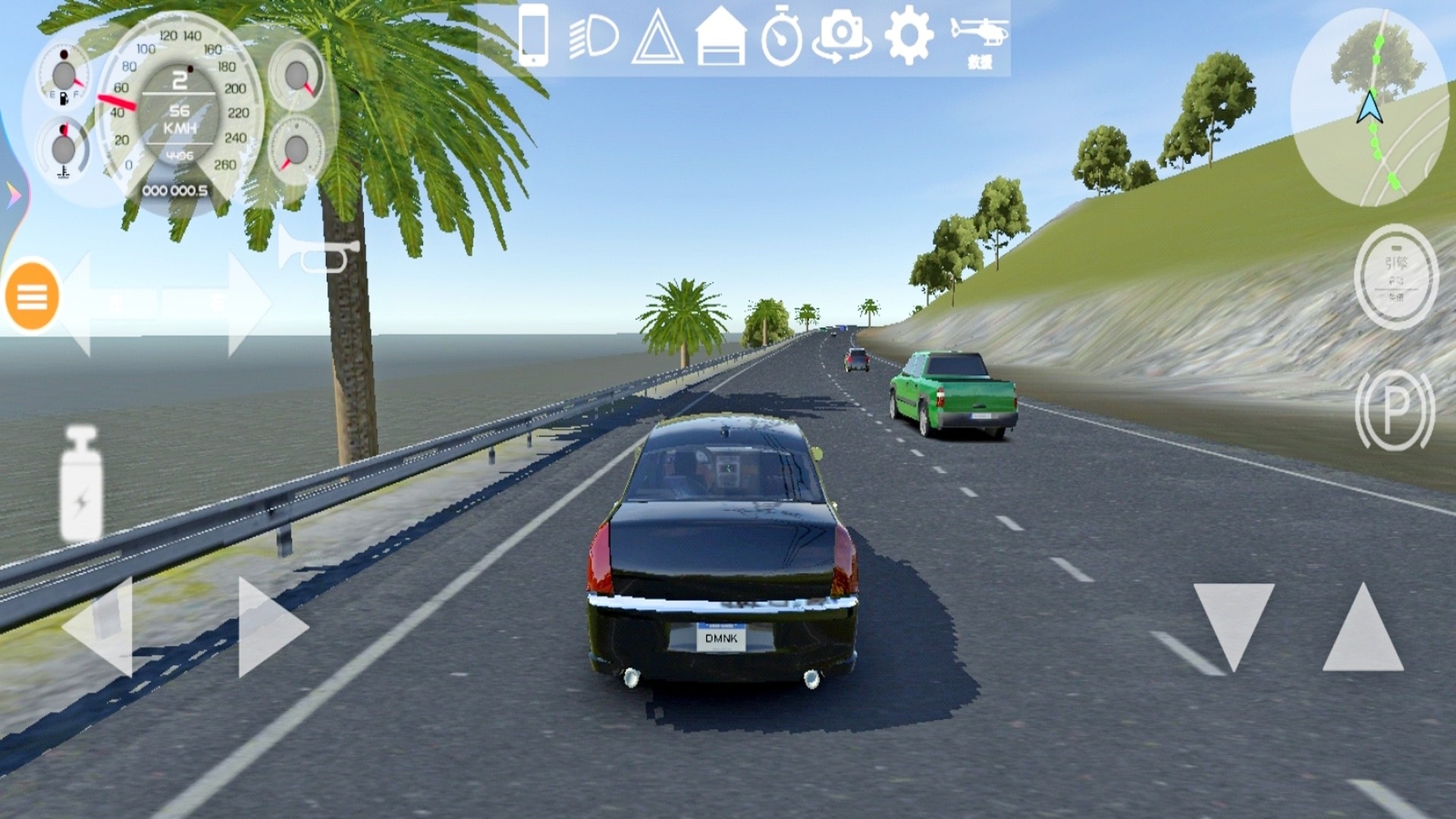Open the orange hamburger menu
The height and width of the screenshot is (819, 1456).
32,297
